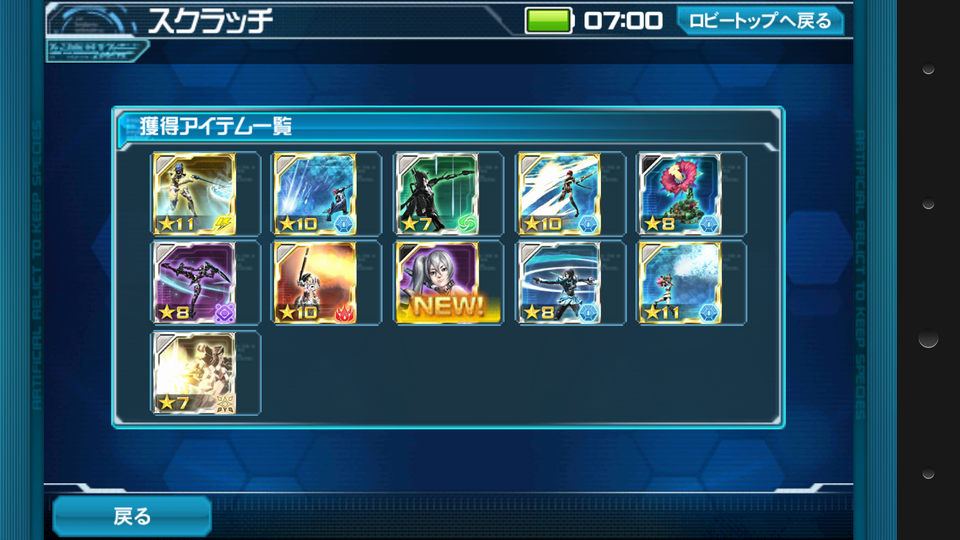
Task: Choose the ★8 pink flower monster card
Action: click(680, 194)
